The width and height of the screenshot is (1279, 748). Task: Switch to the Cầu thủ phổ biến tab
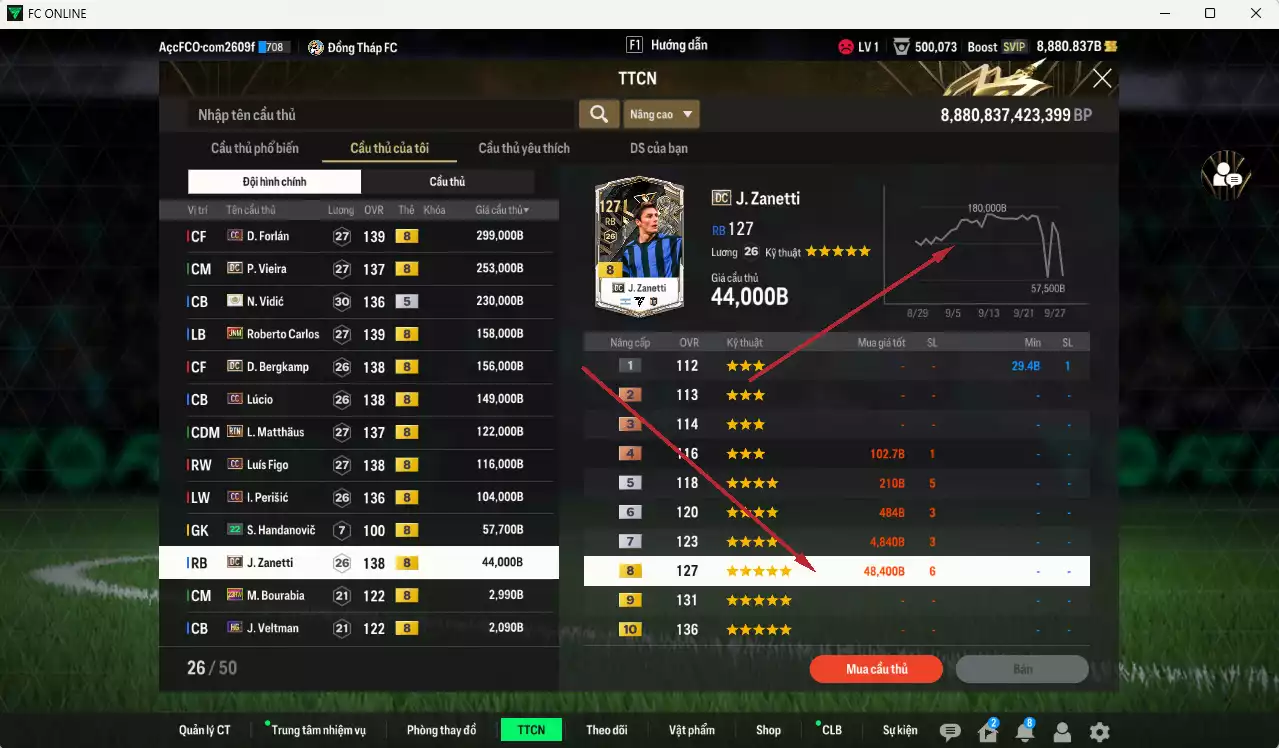coord(254,148)
